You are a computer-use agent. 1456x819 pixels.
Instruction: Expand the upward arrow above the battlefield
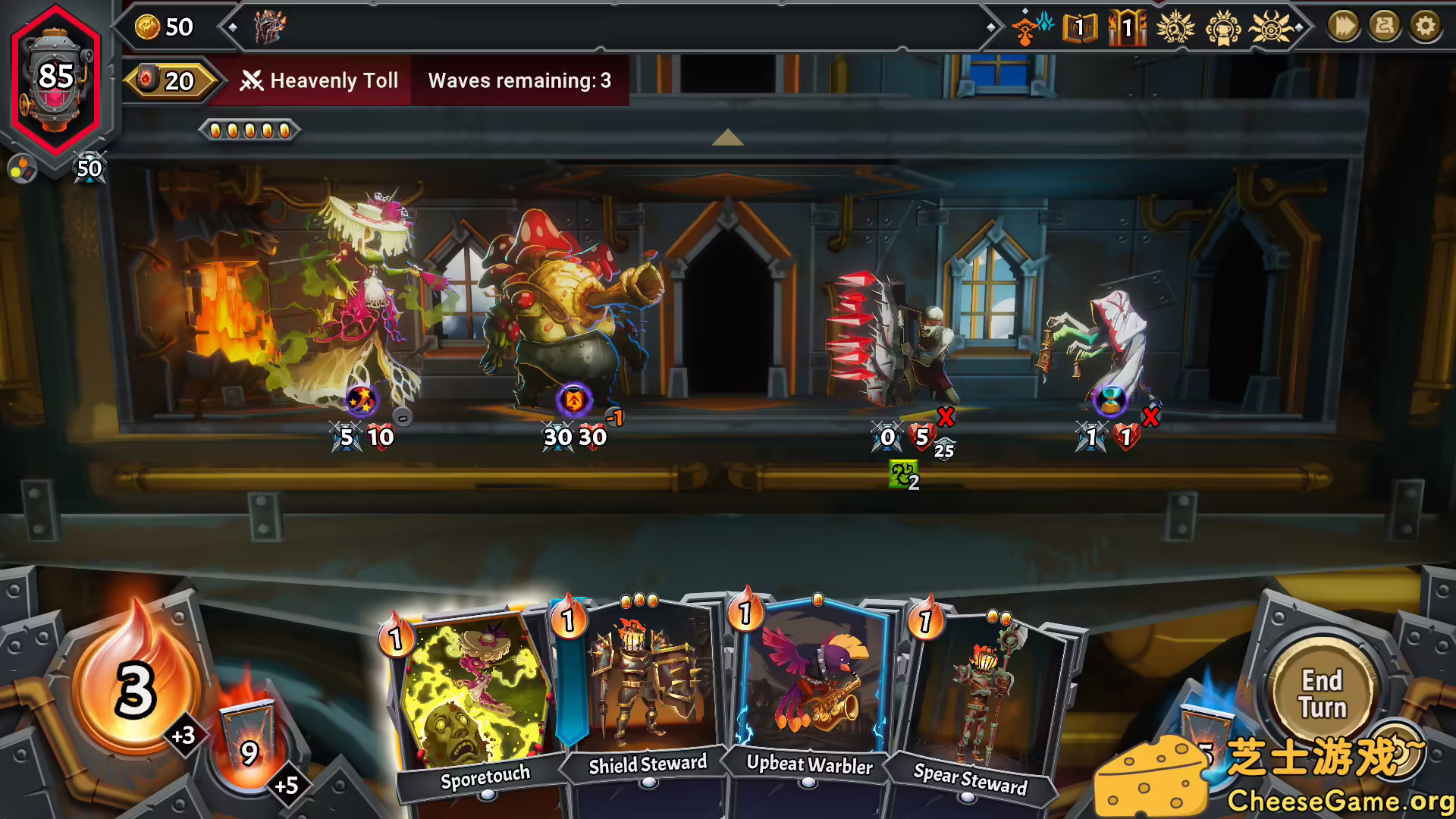point(728,139)
